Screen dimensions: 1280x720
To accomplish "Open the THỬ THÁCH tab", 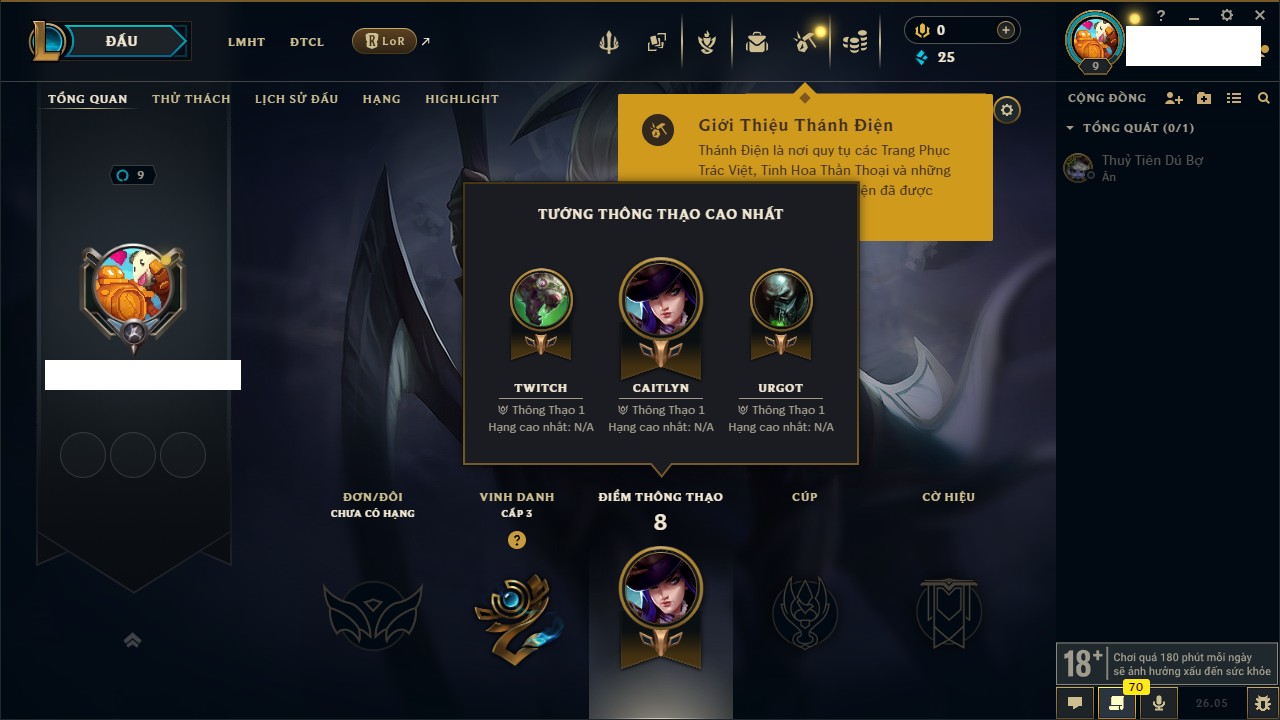I will pyautogui.click(x=191, y=99).
